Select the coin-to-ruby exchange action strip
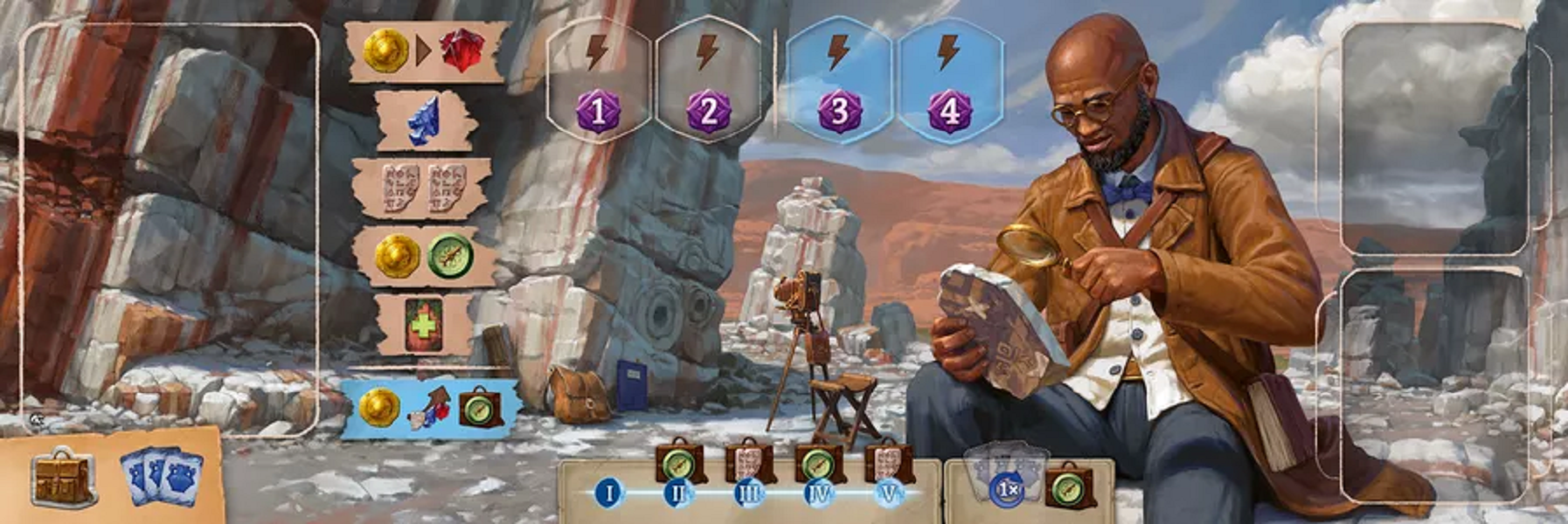1568x524 pixels. [426, 51]
